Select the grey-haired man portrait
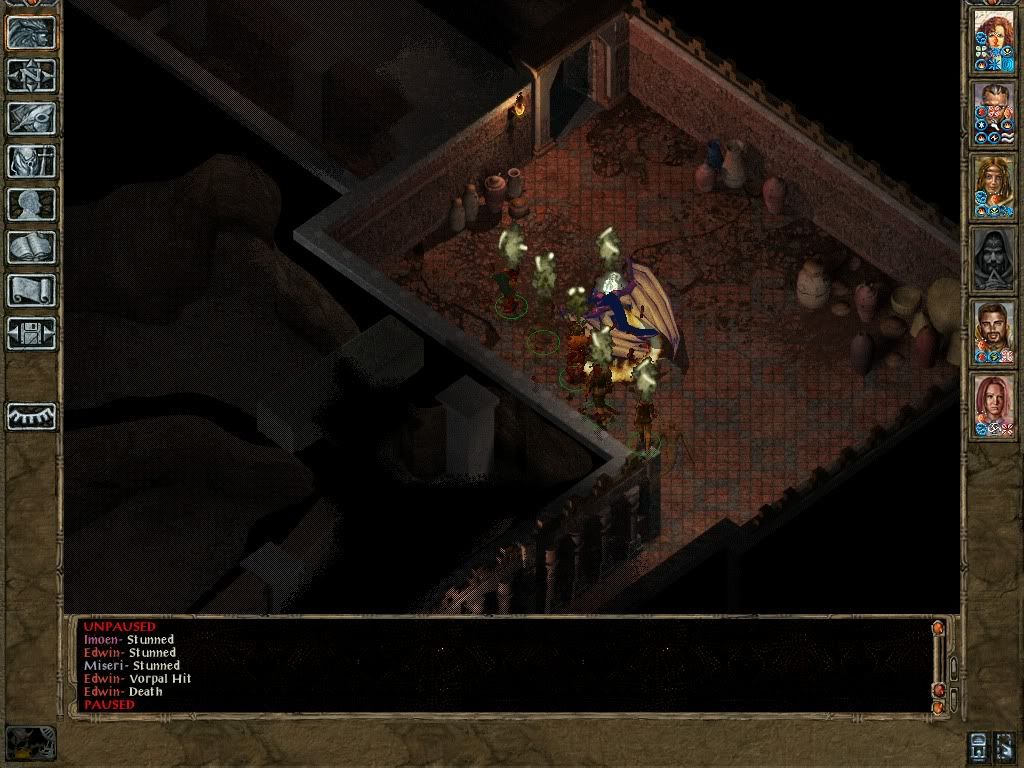 [994, 113]
